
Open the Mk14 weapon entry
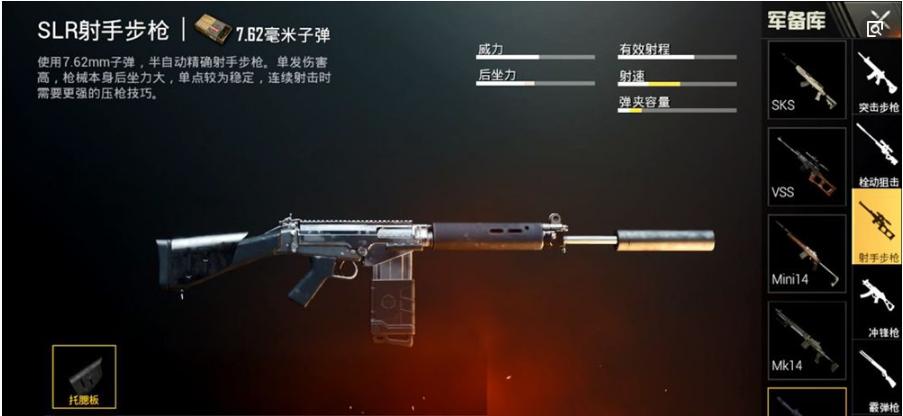tap(806, 338)
